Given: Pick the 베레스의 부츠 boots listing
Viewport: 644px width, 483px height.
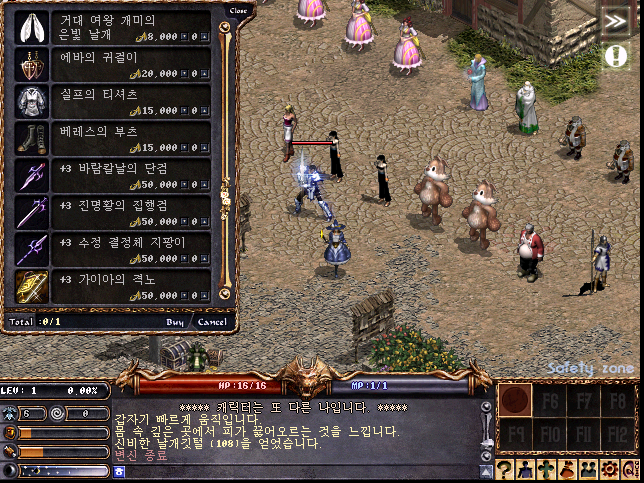Looking at the screenshot, I should (x=112, y=138).
